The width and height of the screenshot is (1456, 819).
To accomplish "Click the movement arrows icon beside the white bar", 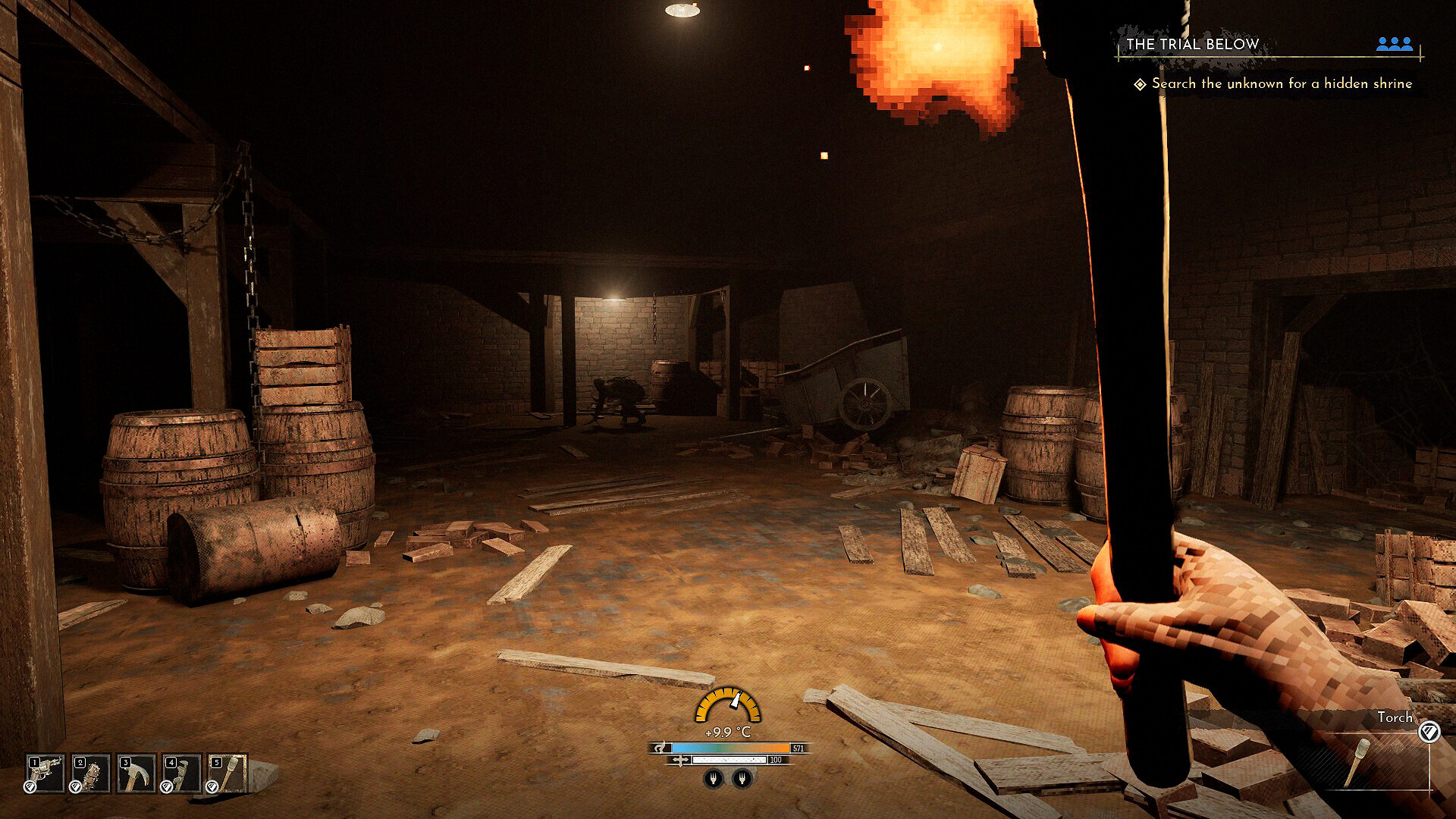I will [680, 760].
